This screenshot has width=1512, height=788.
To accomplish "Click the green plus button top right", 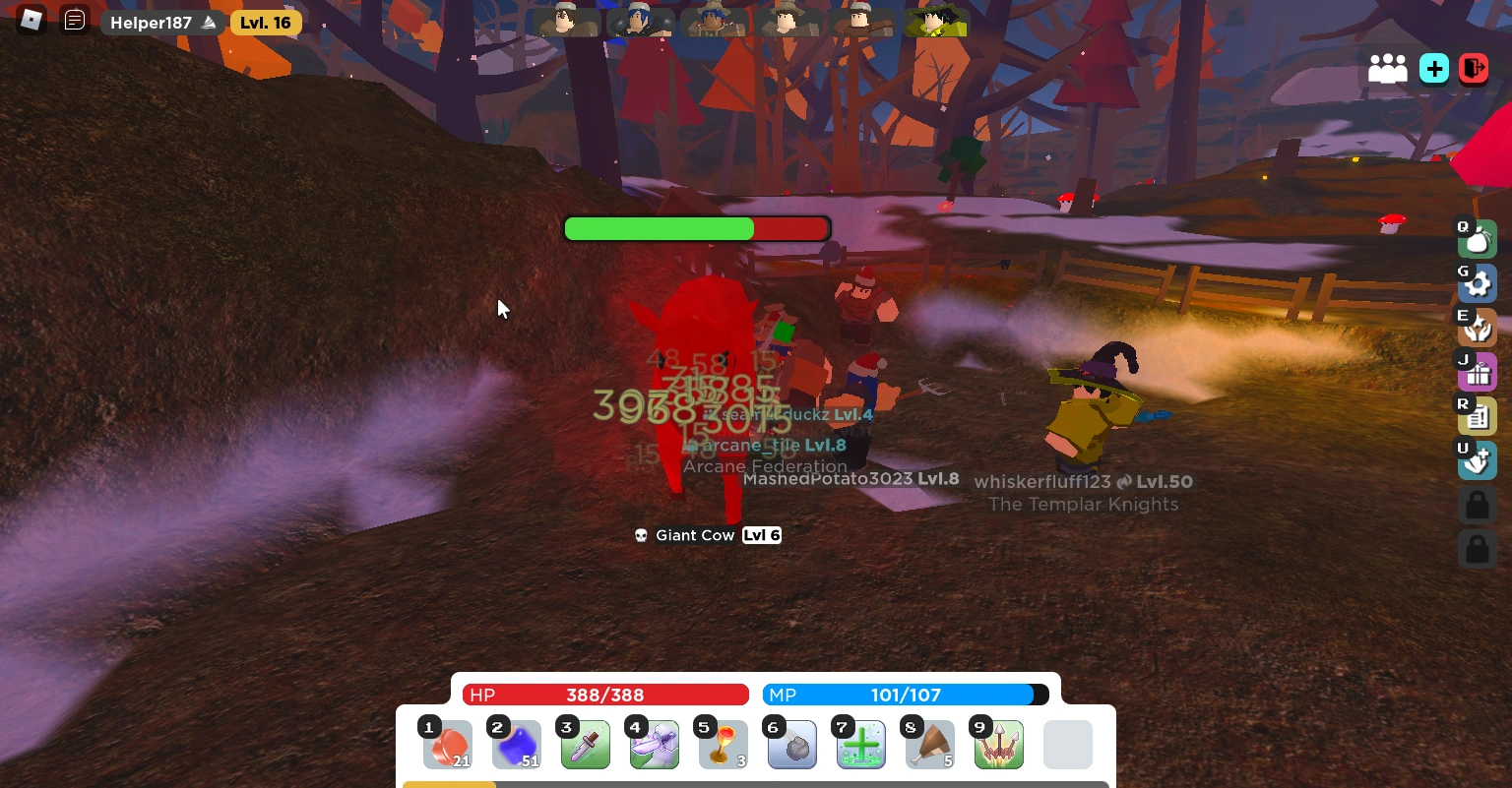I will pos(1433,68).
